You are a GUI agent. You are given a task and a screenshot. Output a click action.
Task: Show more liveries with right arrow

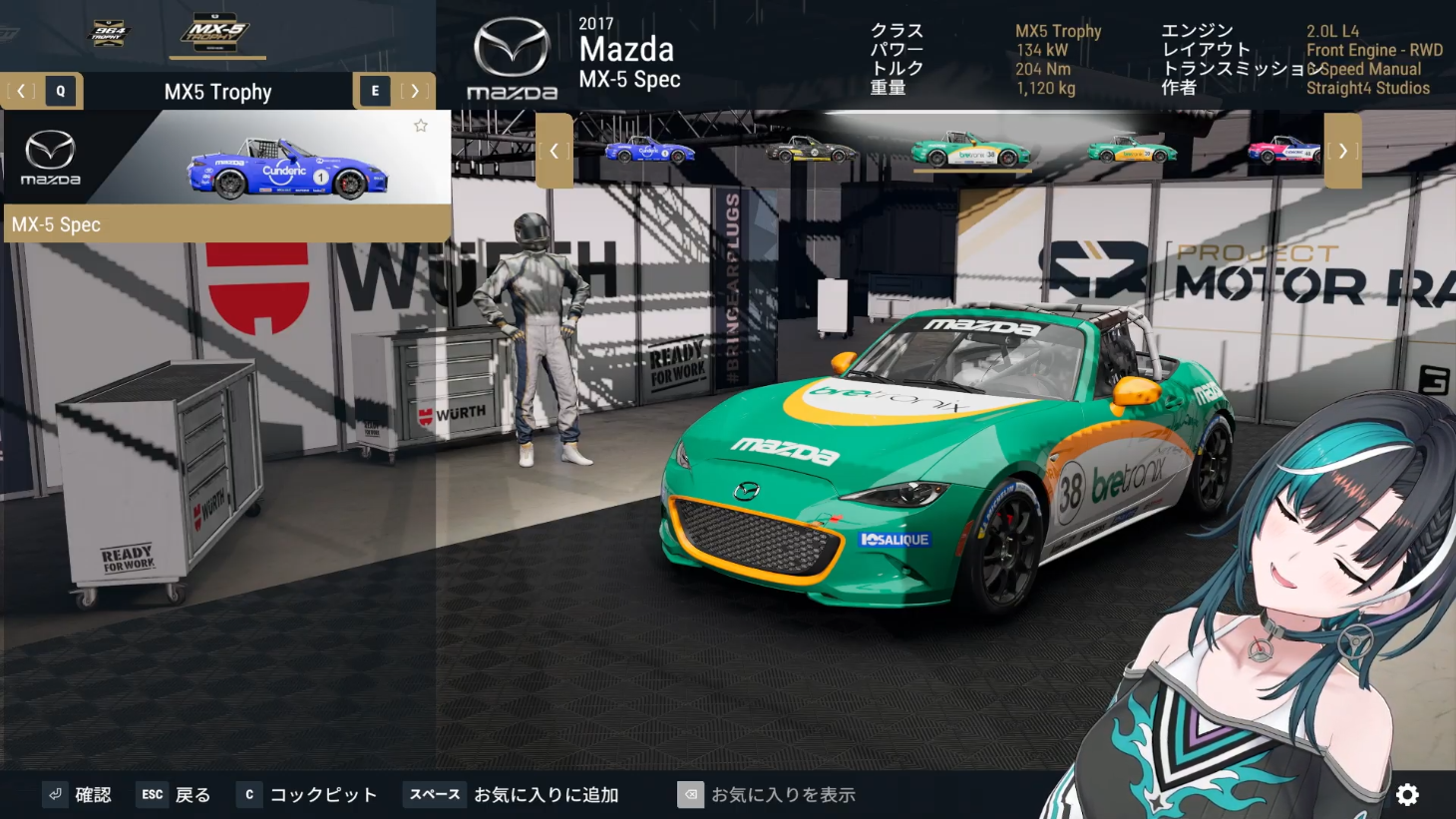1342,151
